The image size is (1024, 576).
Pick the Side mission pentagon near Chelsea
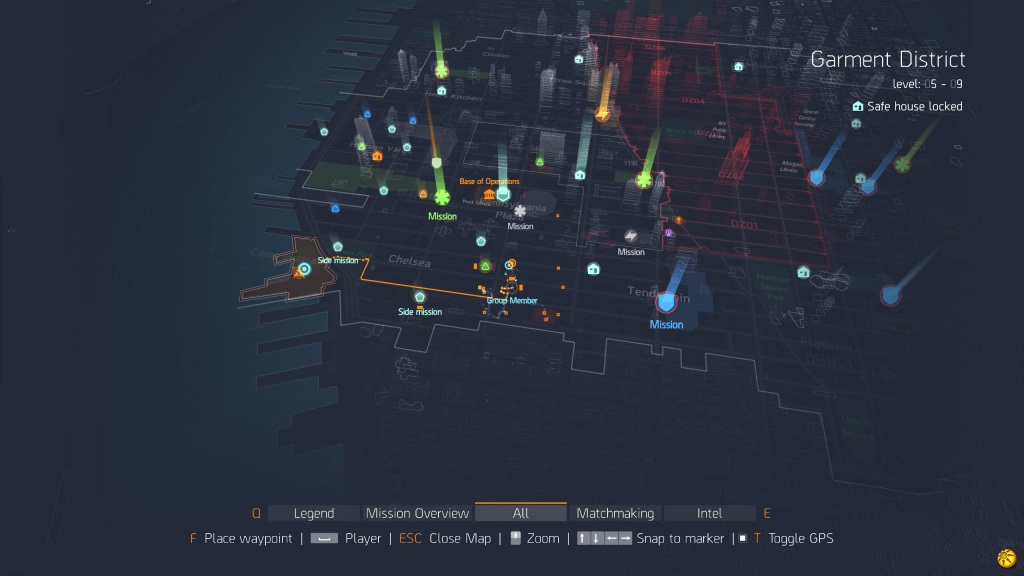(x=420, y=297)
